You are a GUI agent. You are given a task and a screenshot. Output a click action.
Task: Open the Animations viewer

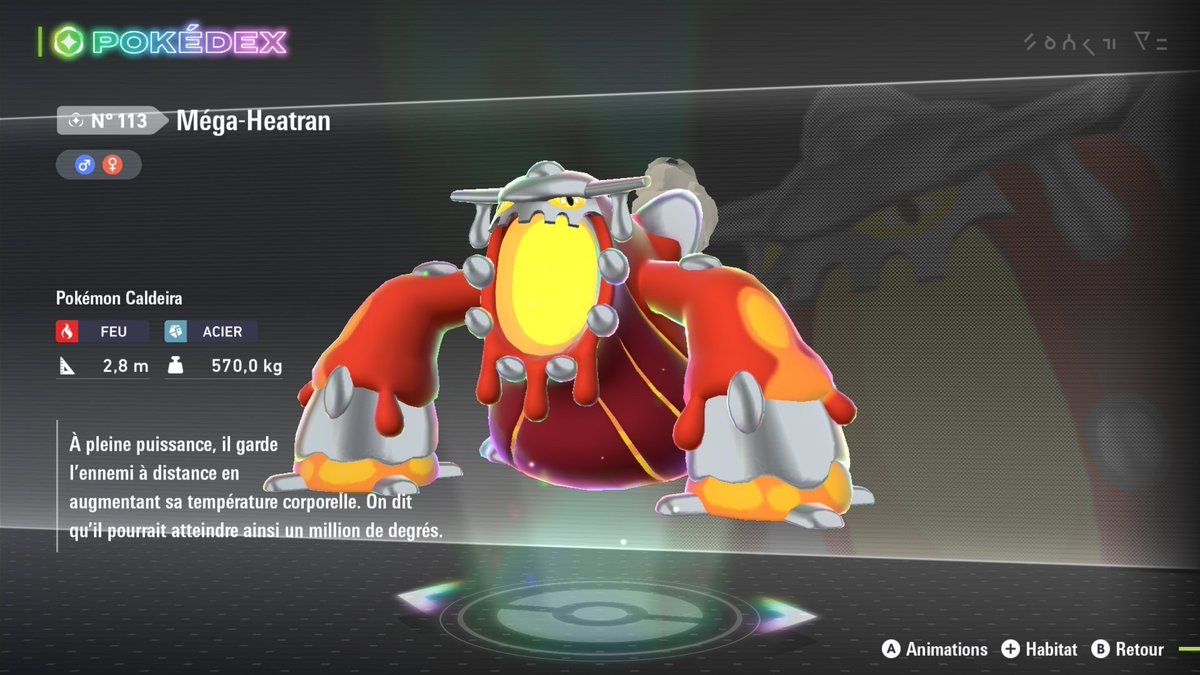tap(934, 649)
